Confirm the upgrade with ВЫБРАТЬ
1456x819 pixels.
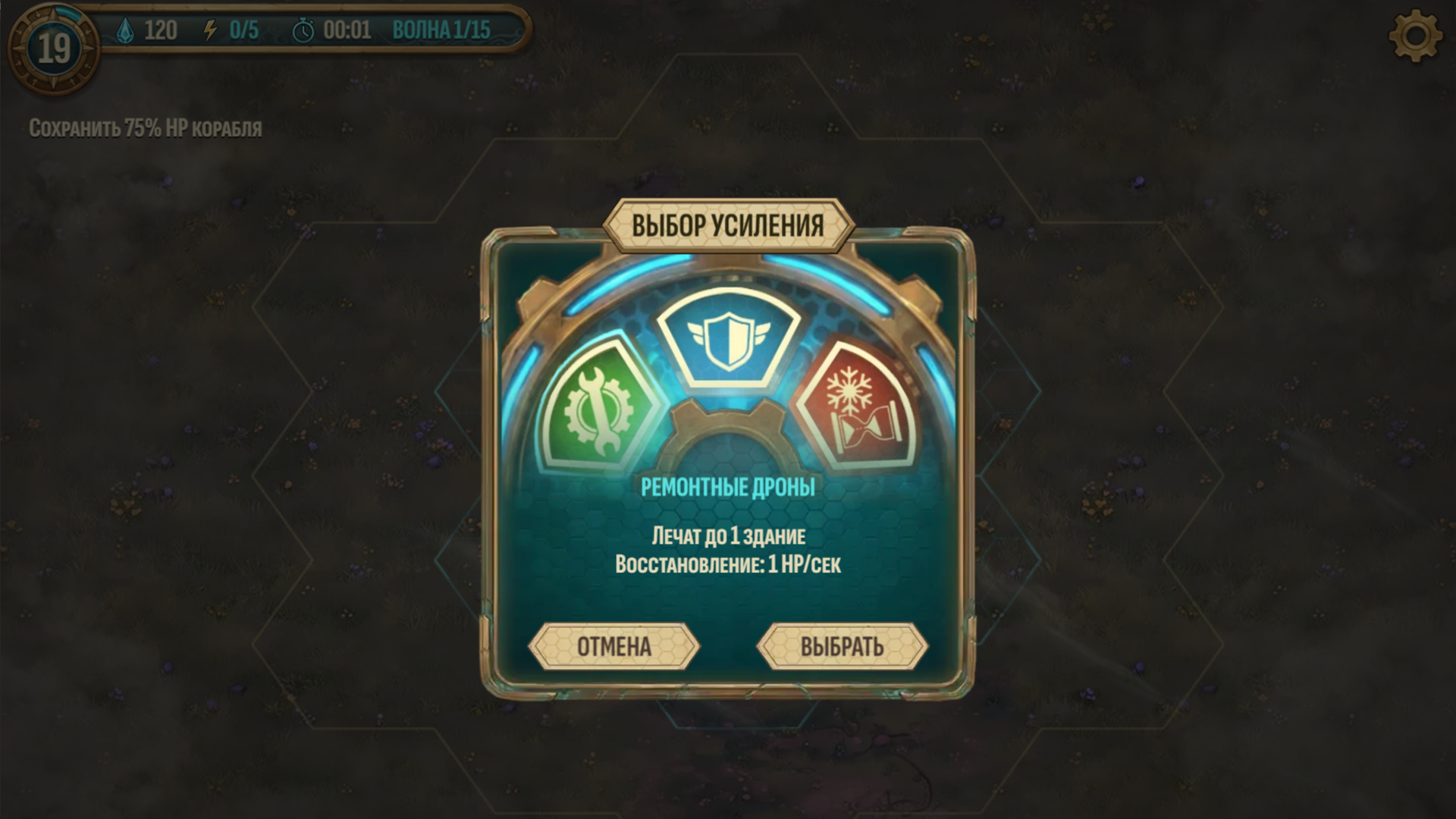pos(844,645)
